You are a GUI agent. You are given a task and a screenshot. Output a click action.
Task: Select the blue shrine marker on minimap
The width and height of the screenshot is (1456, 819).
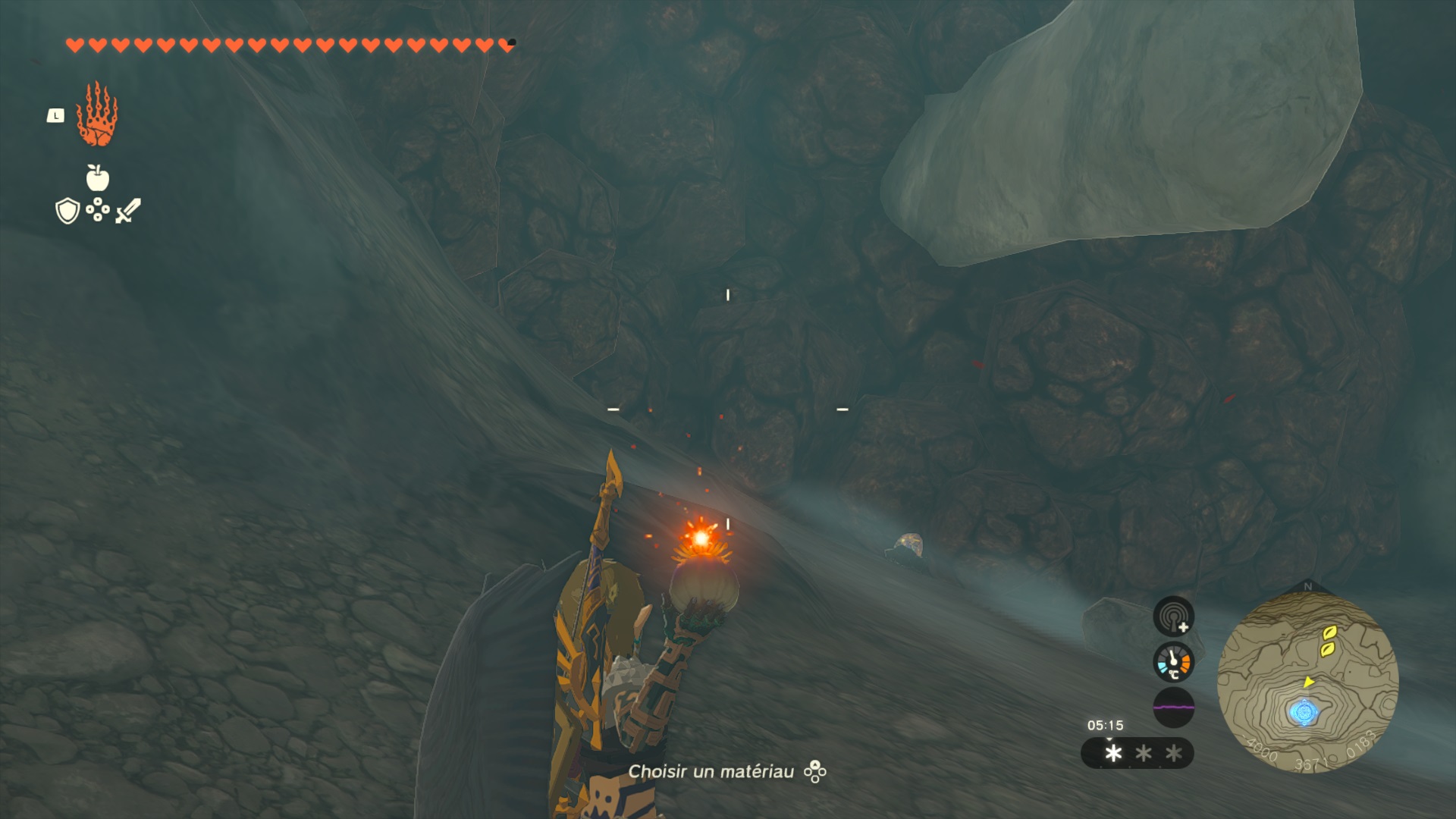tap(1304, 713)
